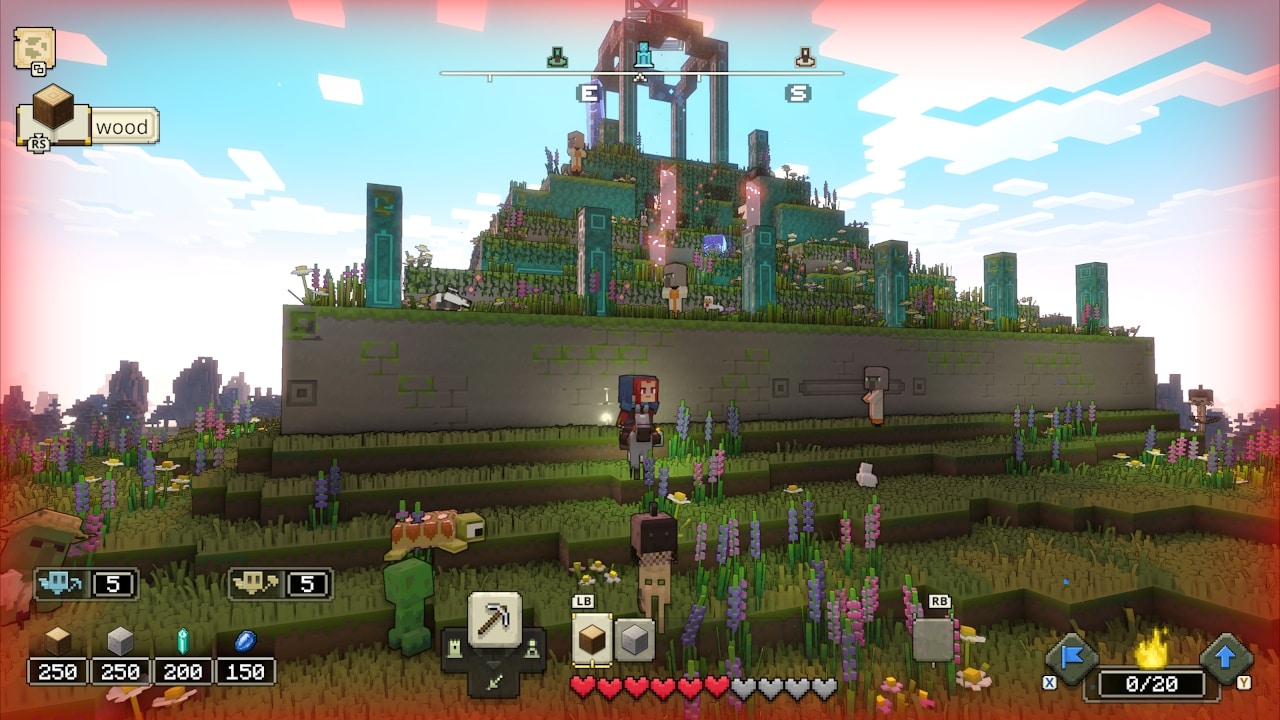Expand the wood resource label
The image size is (1280, 720).
coord(122,126)
